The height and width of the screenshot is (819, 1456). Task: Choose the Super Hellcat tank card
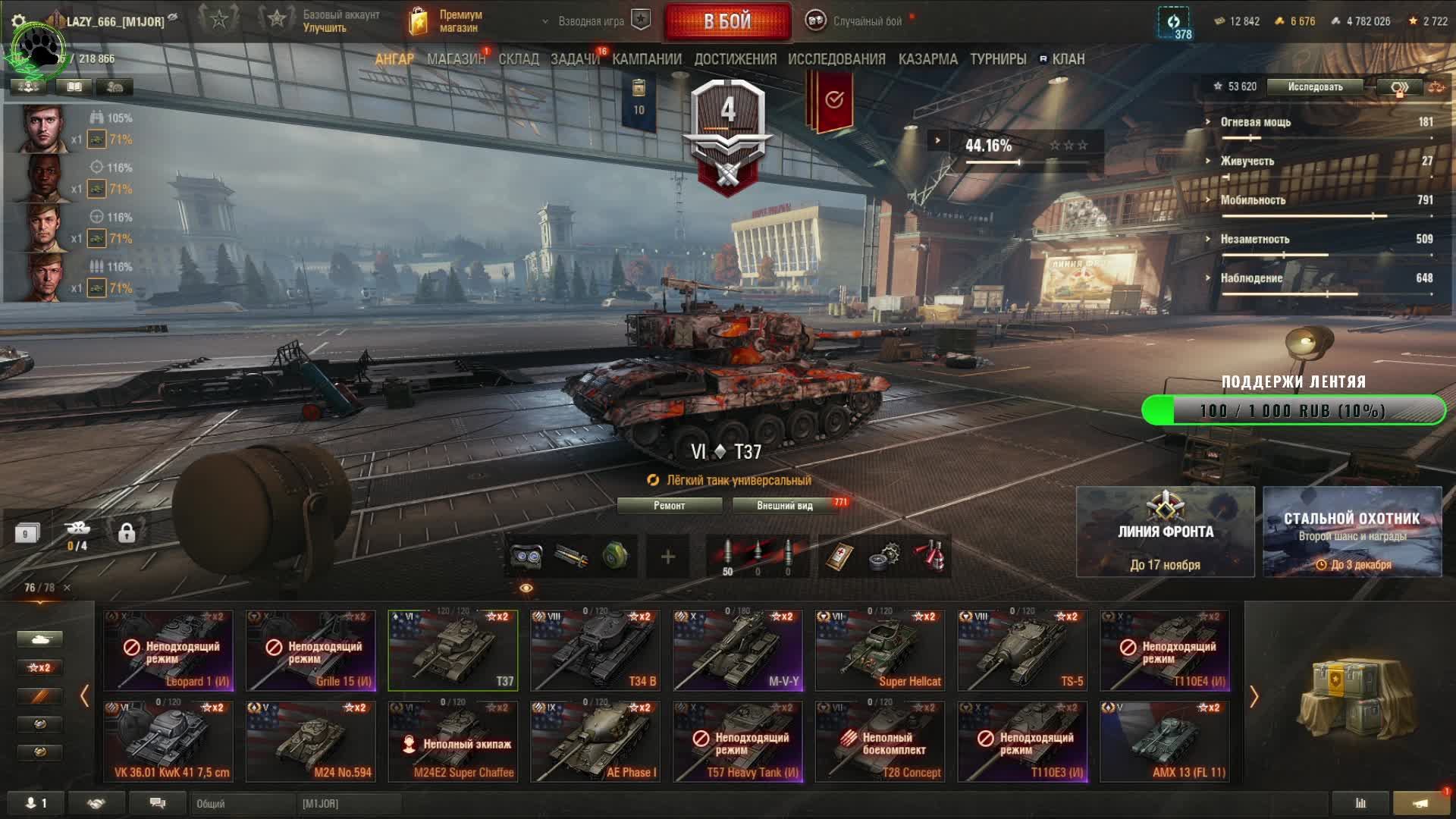tap(880, 651)
